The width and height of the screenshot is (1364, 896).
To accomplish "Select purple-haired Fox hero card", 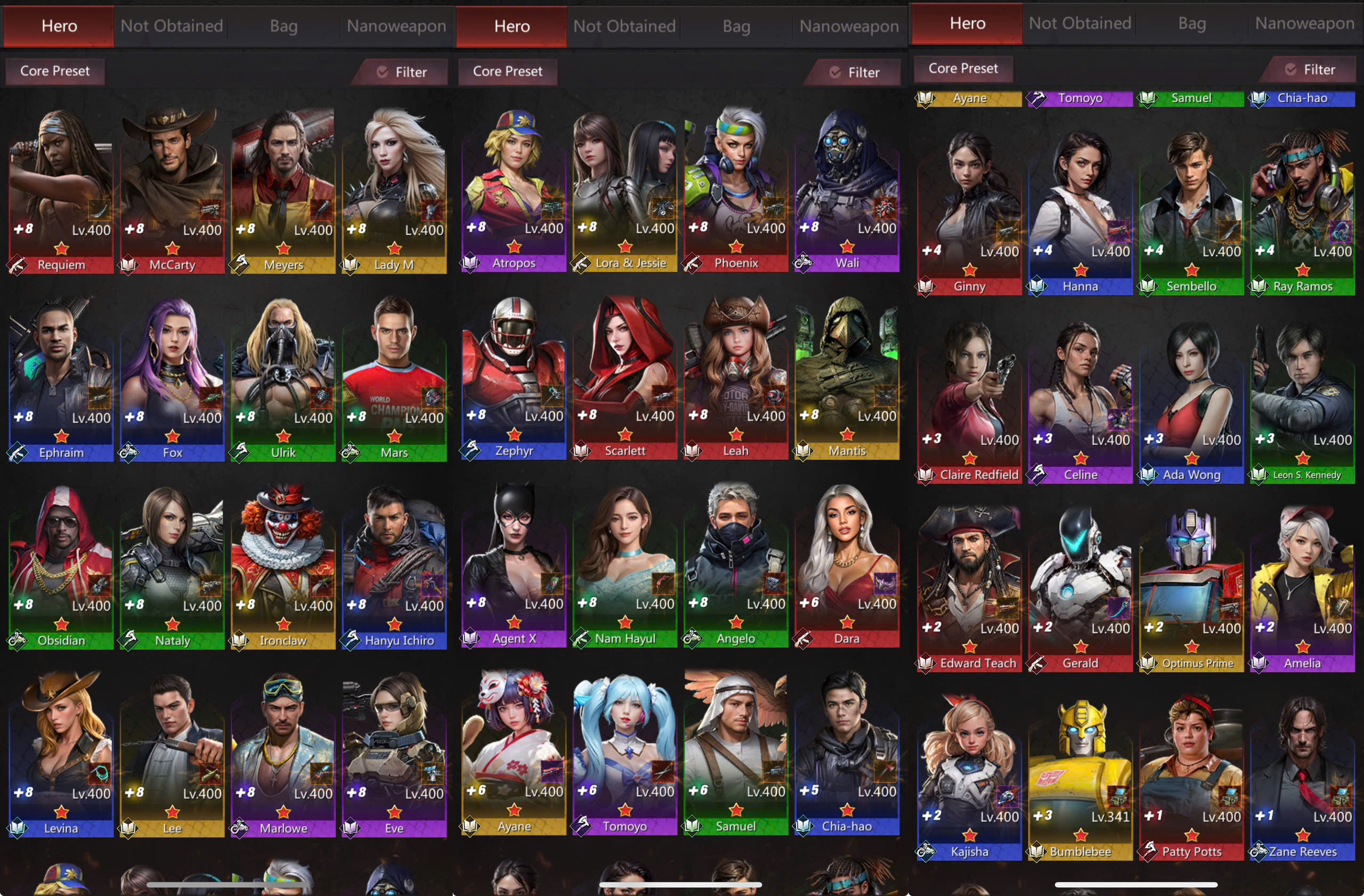I will [172, 377].
